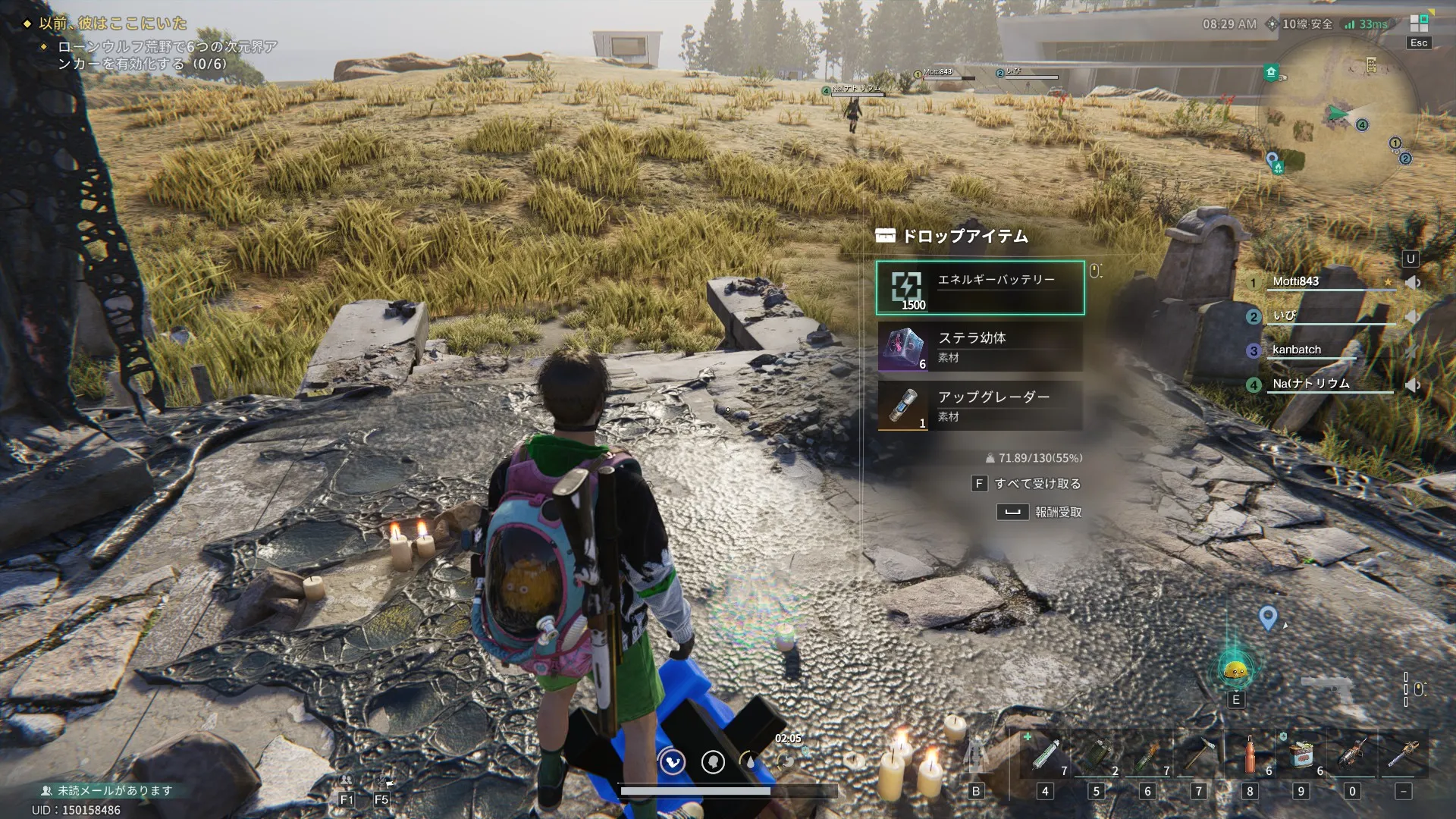Screen dimensions: 1456x819
Task: Take all items with すべて受け取る
Action: 1028,484
